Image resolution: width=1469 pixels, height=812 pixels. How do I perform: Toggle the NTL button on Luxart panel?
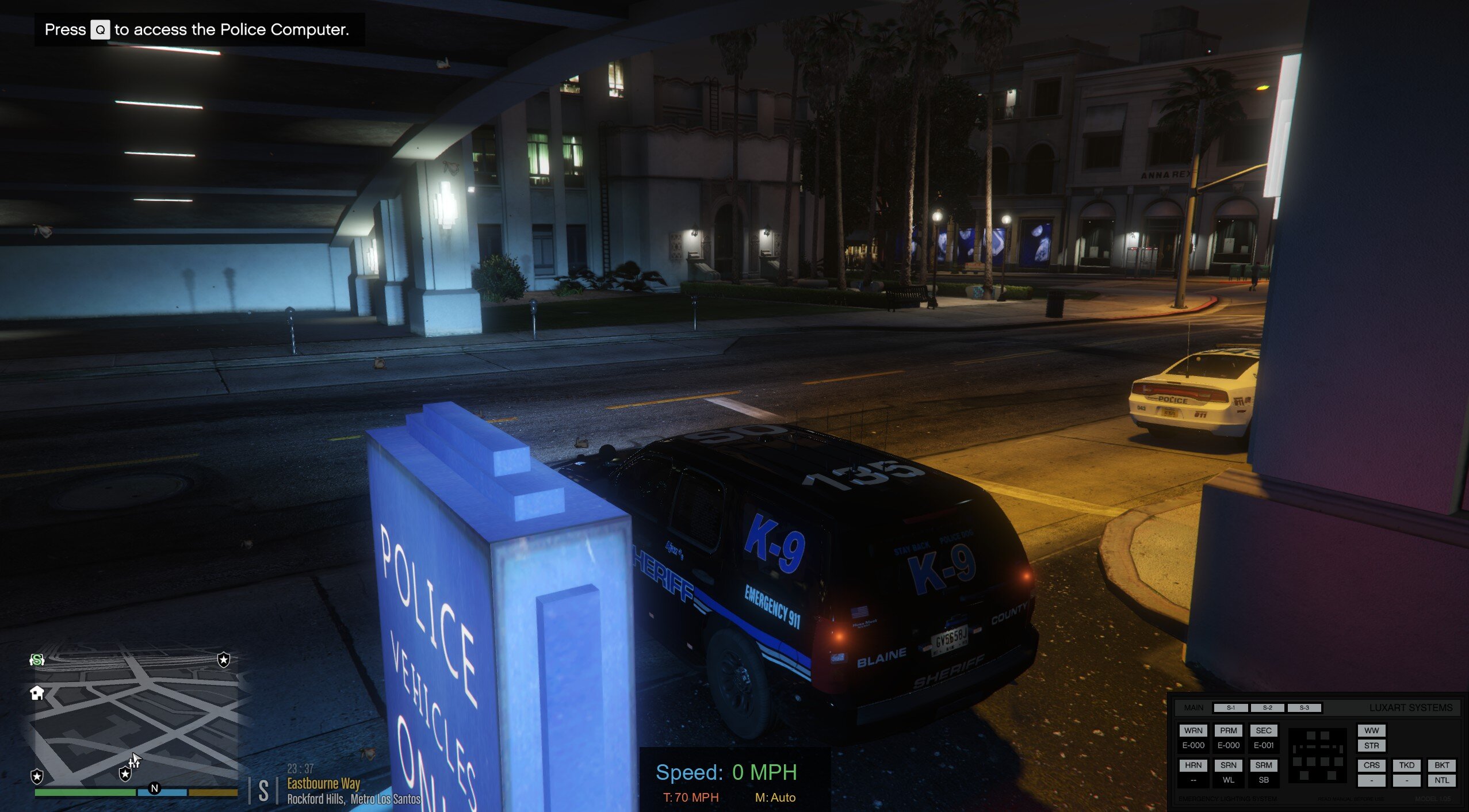pos(1441,780)
